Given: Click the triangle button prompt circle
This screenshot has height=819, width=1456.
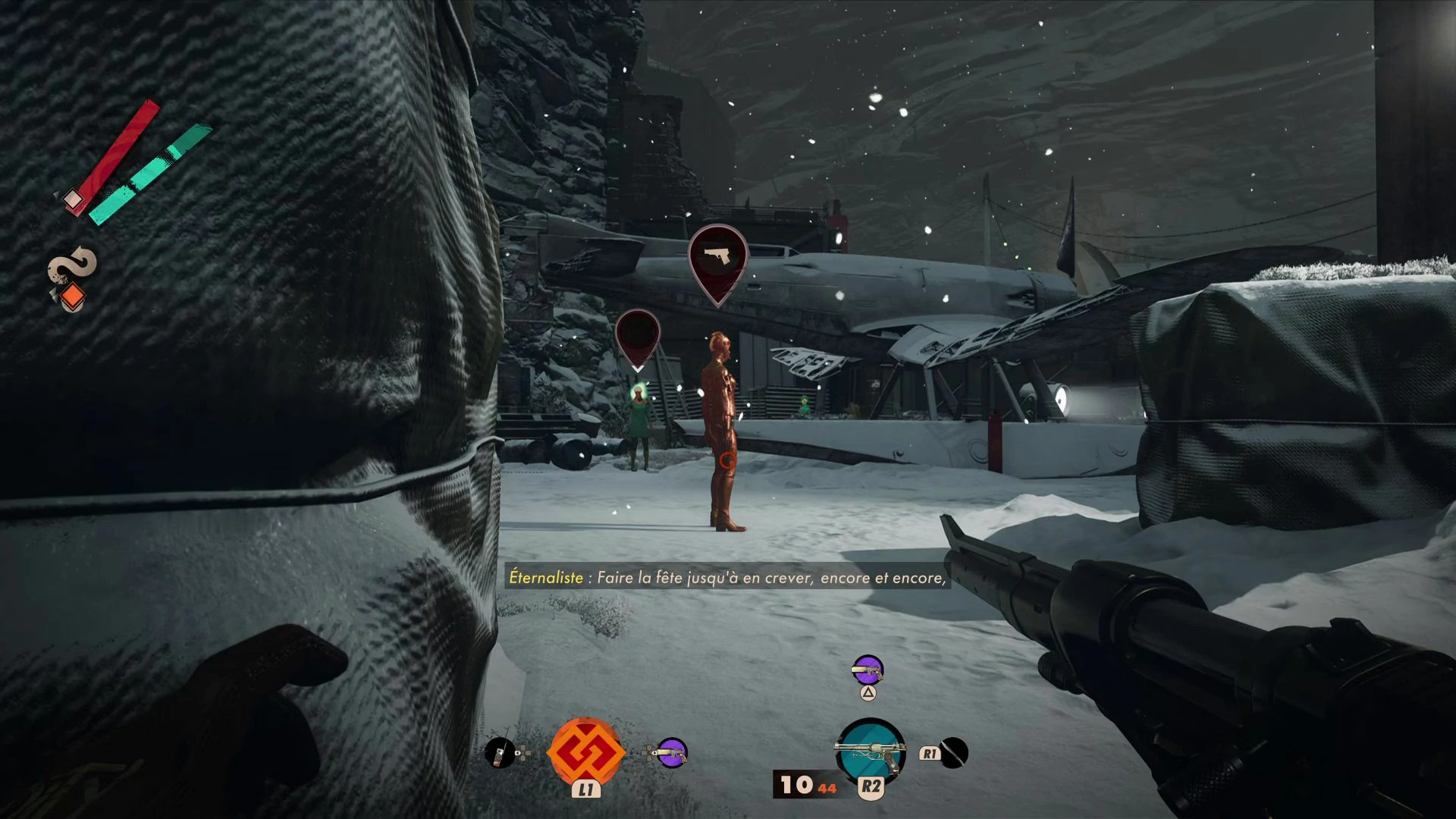Looking at the screenshot, I should [867, 692].
